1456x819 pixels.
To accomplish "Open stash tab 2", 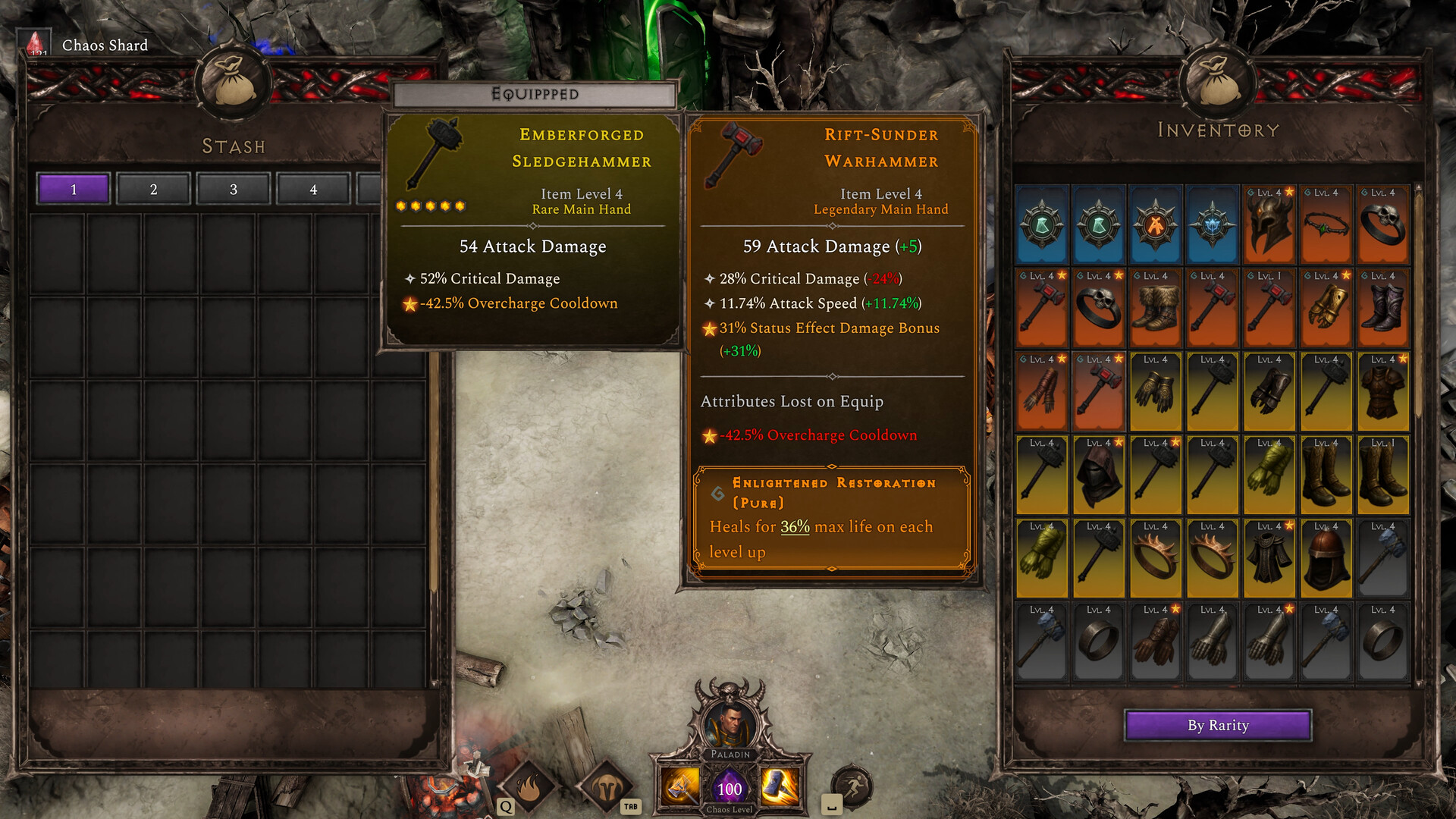I will pos(153,189).
